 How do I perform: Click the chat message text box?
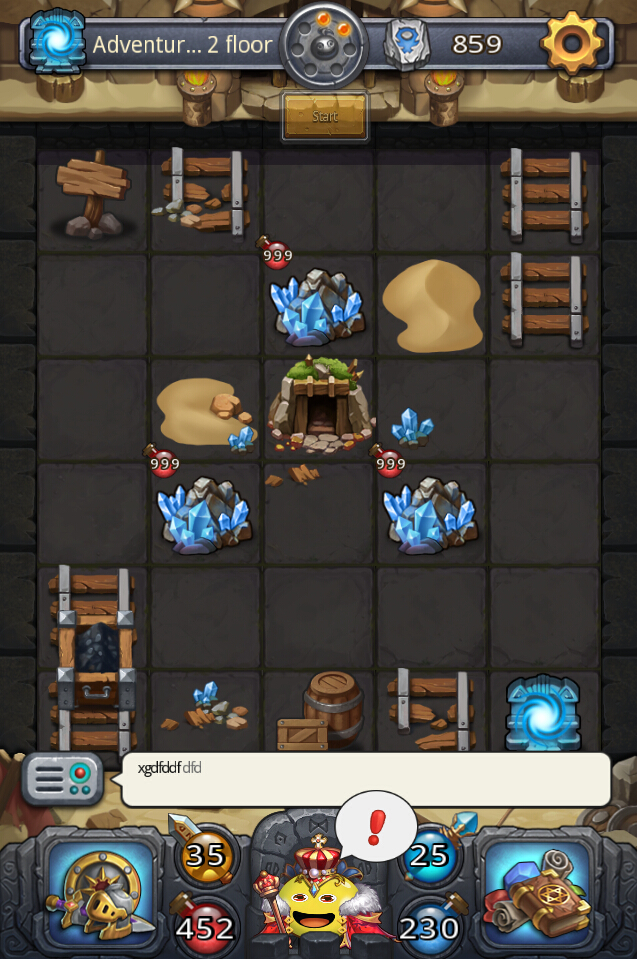pyautogui.click(x=365, y=779)
